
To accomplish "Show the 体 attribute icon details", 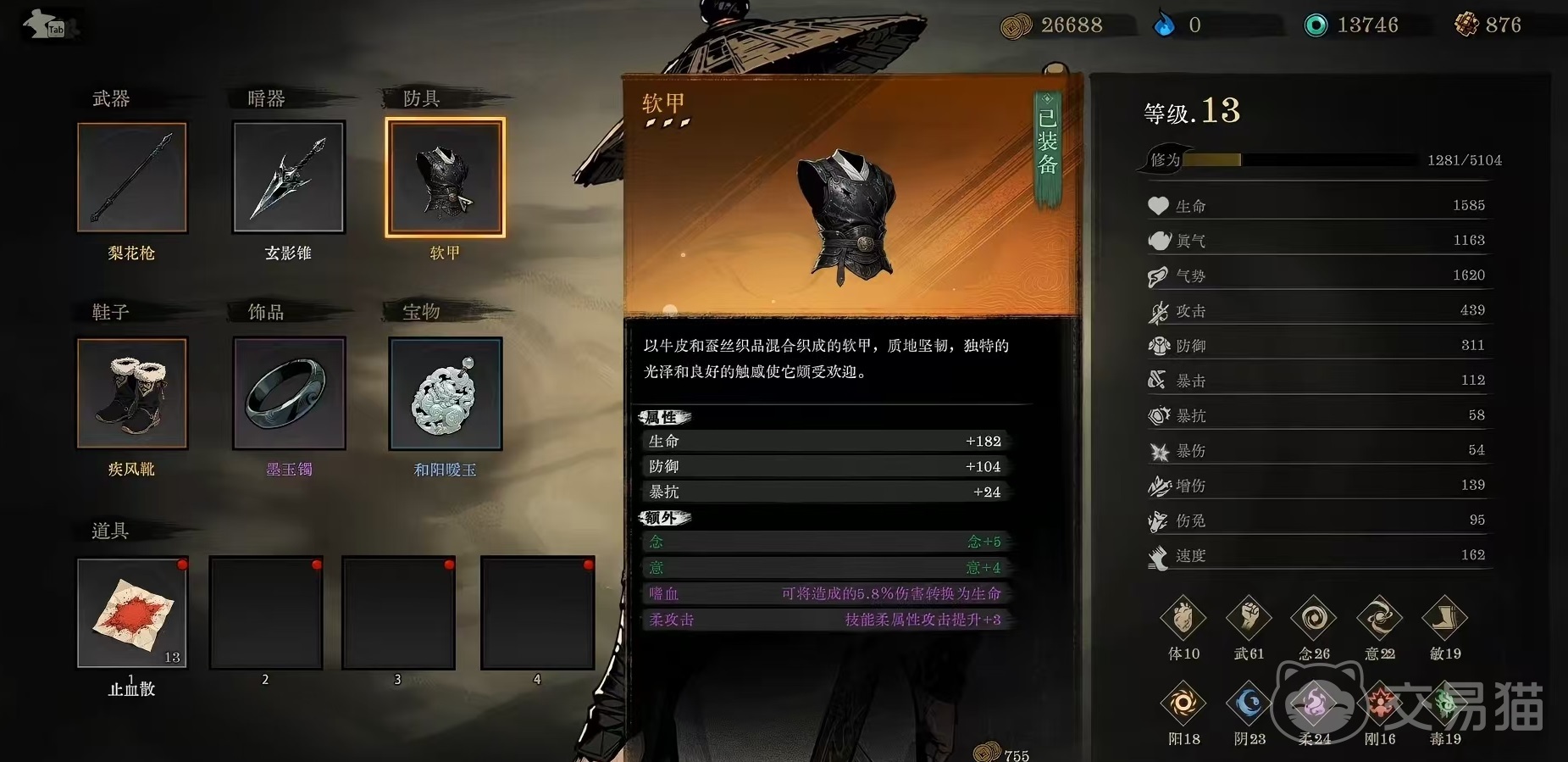I will pyautogui.click(x=1183, y=620).
